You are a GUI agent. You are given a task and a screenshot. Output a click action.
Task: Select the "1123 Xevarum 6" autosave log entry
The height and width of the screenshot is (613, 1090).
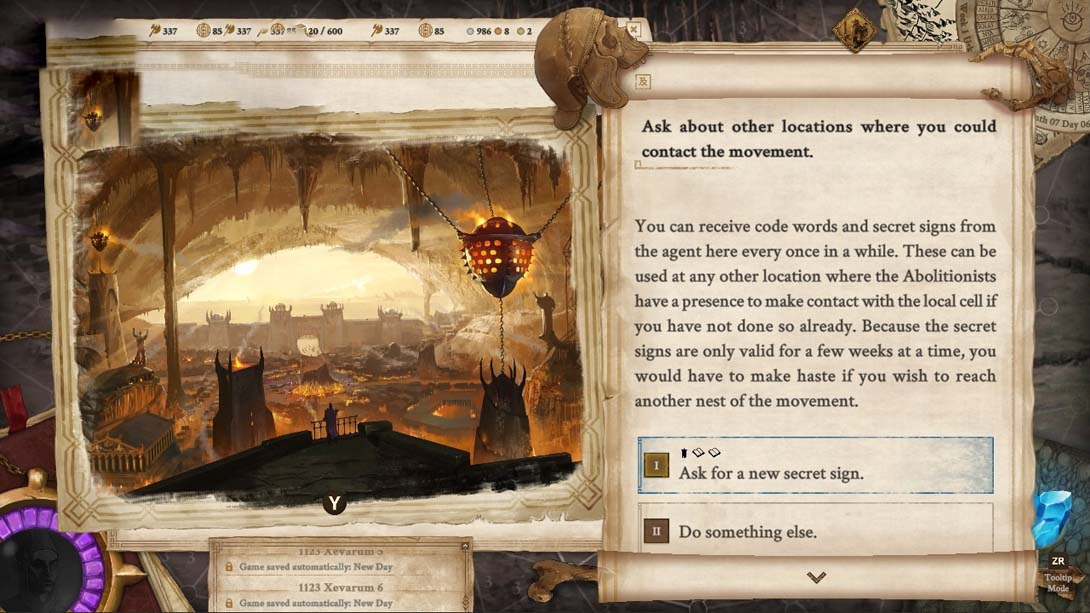point(340,596)
